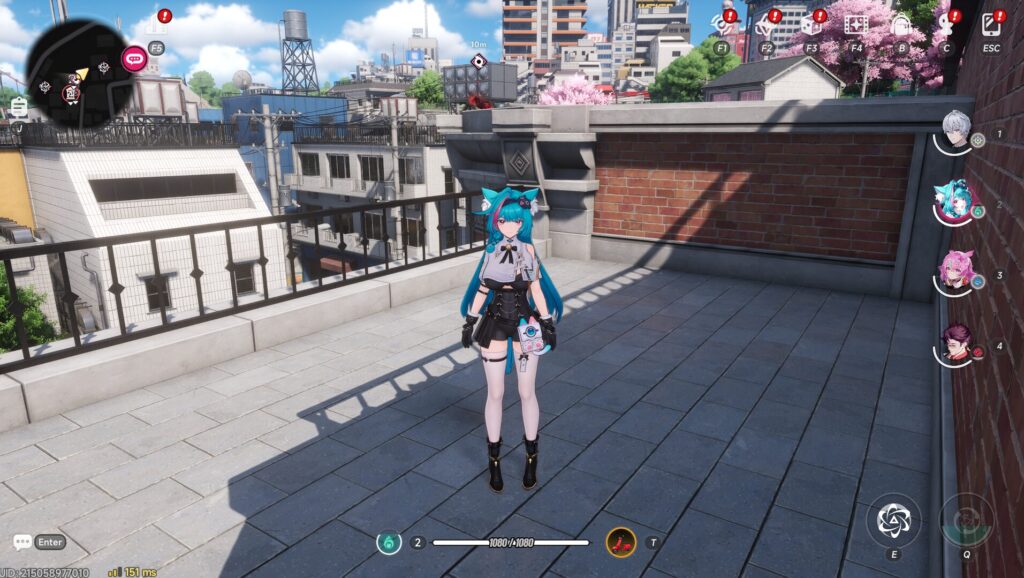Trigger the faded green ultimate ability
The width and height of the screenshot is (1024, 578).
[966, 519]
